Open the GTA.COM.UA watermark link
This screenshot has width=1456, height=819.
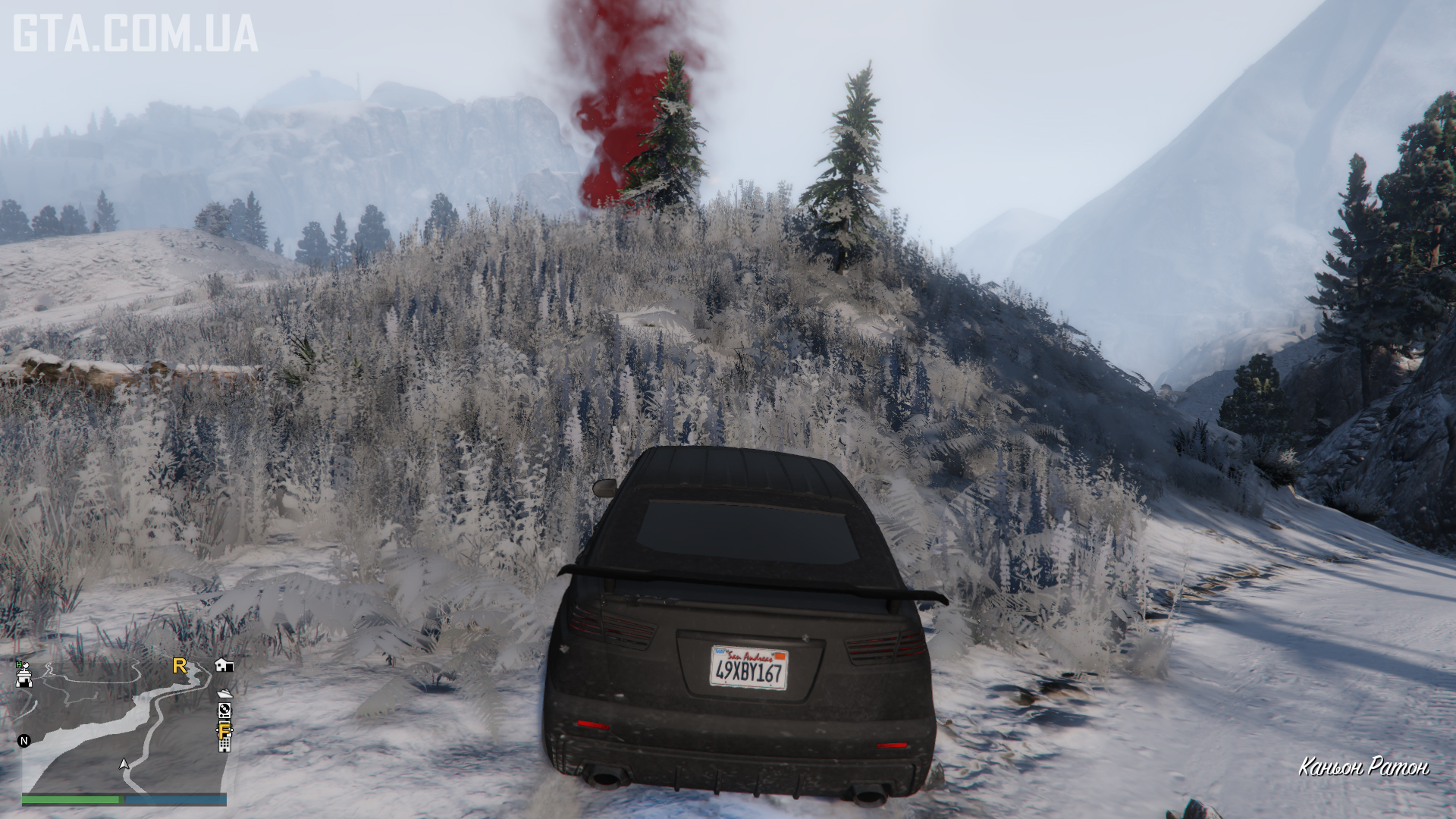coord(136,35)
